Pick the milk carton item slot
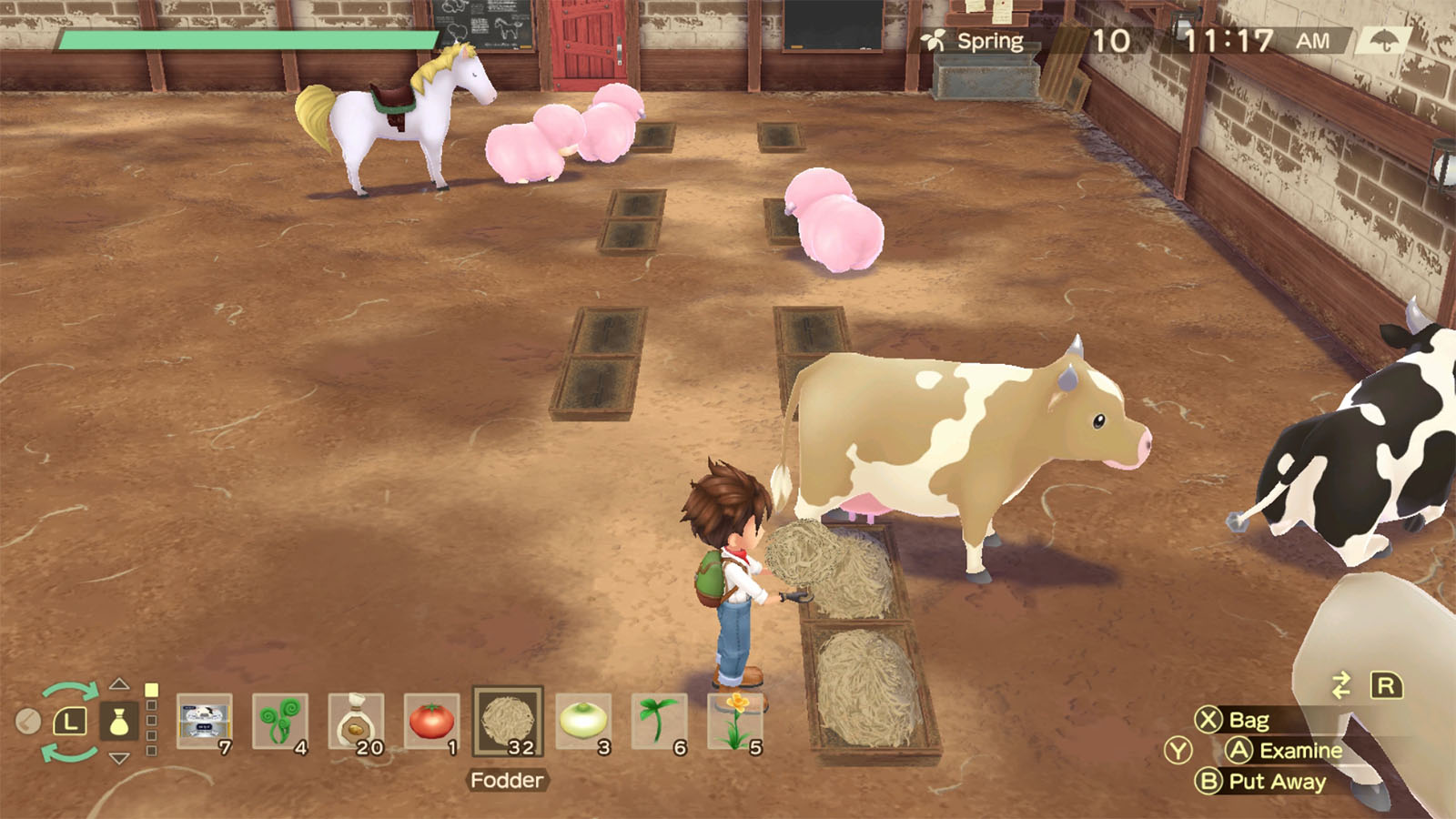The image size is (1456, 819). tap(204, 722)
